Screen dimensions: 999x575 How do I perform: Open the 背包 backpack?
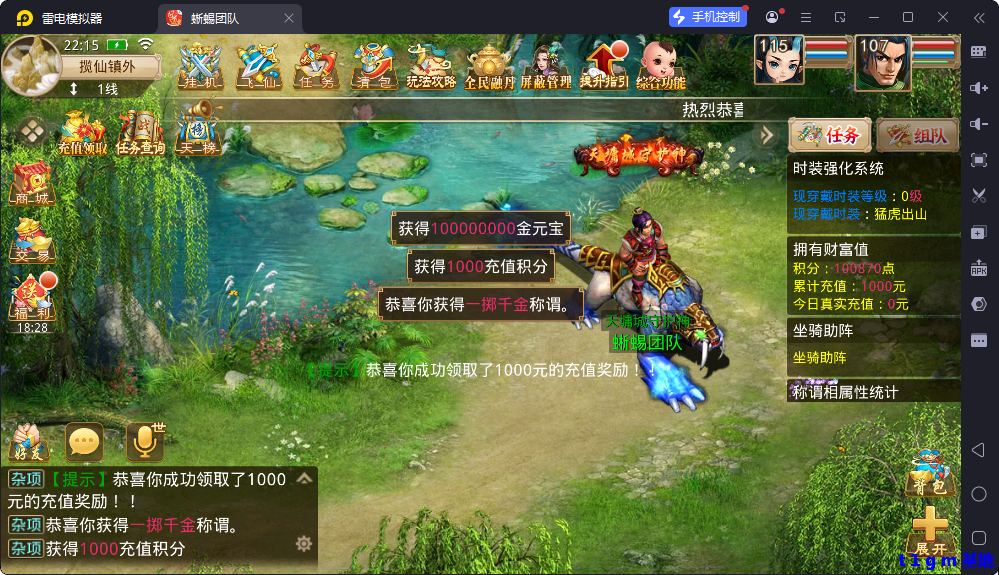coord(928,472)
